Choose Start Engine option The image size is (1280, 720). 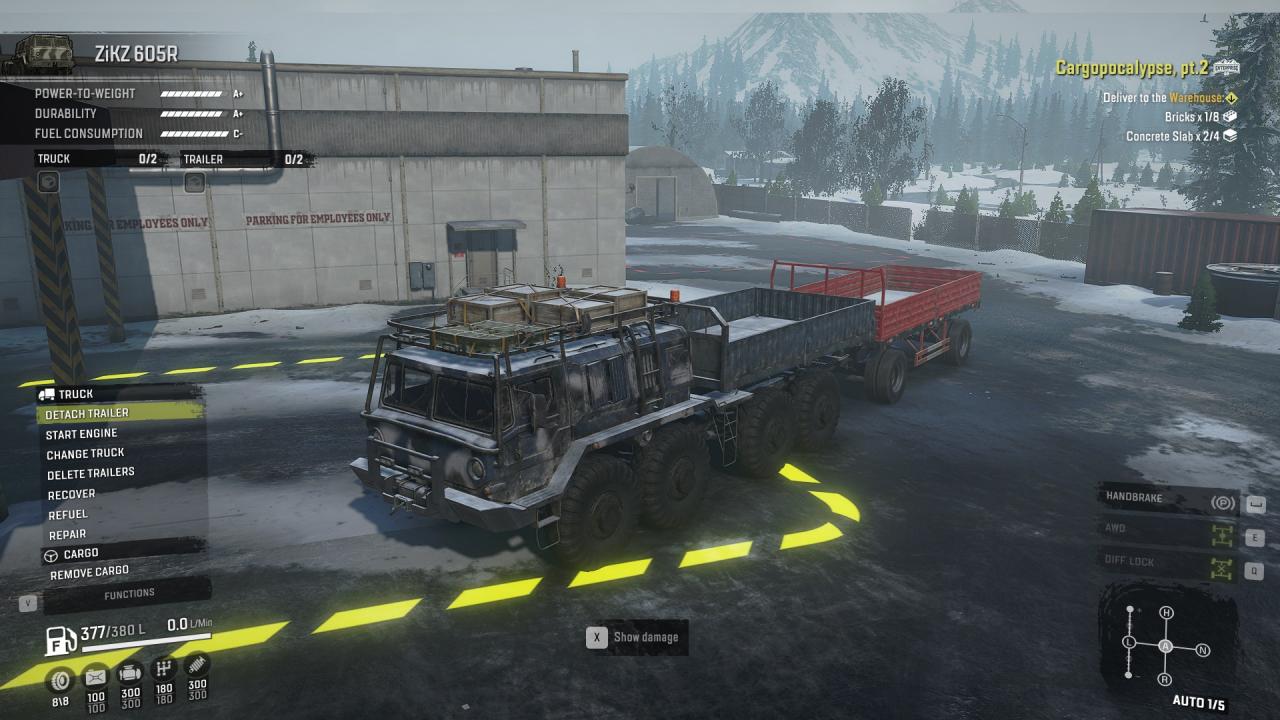click(82, 433)
